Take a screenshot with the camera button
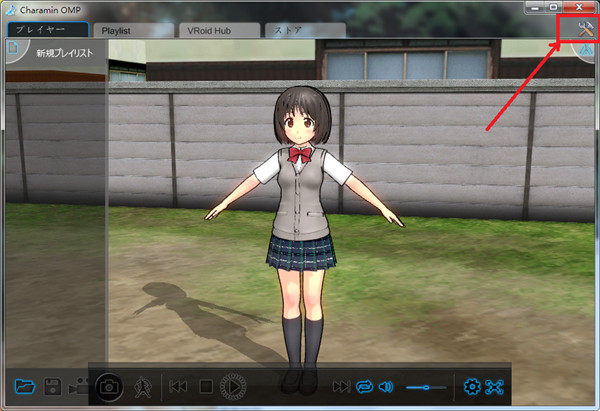Viewport: 600px width, 411px height. point(109,386)
